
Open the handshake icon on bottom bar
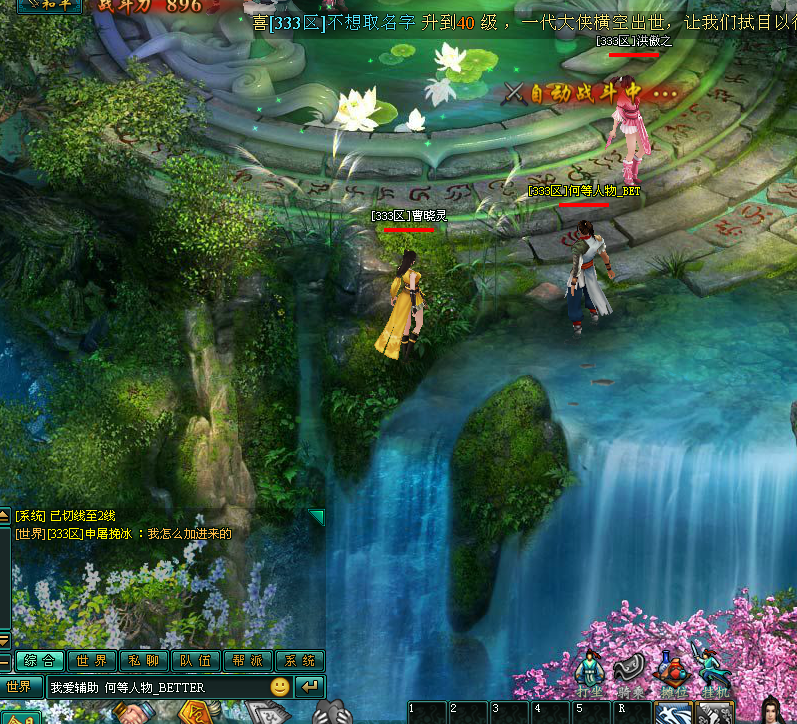[133, 714]
